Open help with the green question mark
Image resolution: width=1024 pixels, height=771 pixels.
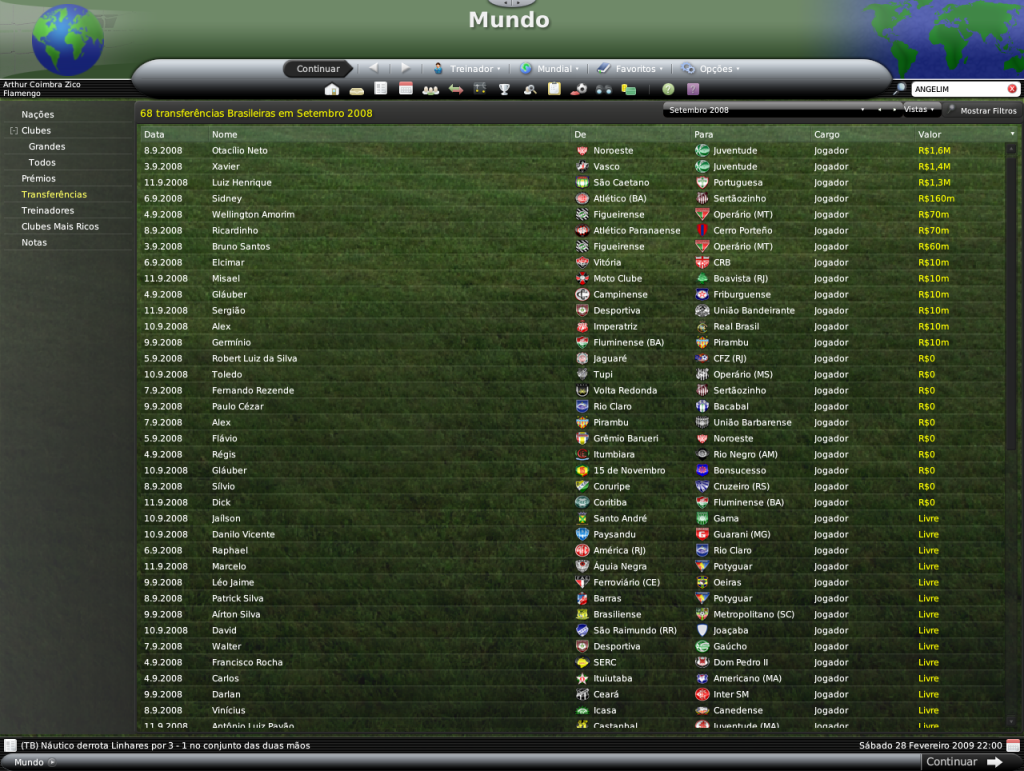click(668, 90)
